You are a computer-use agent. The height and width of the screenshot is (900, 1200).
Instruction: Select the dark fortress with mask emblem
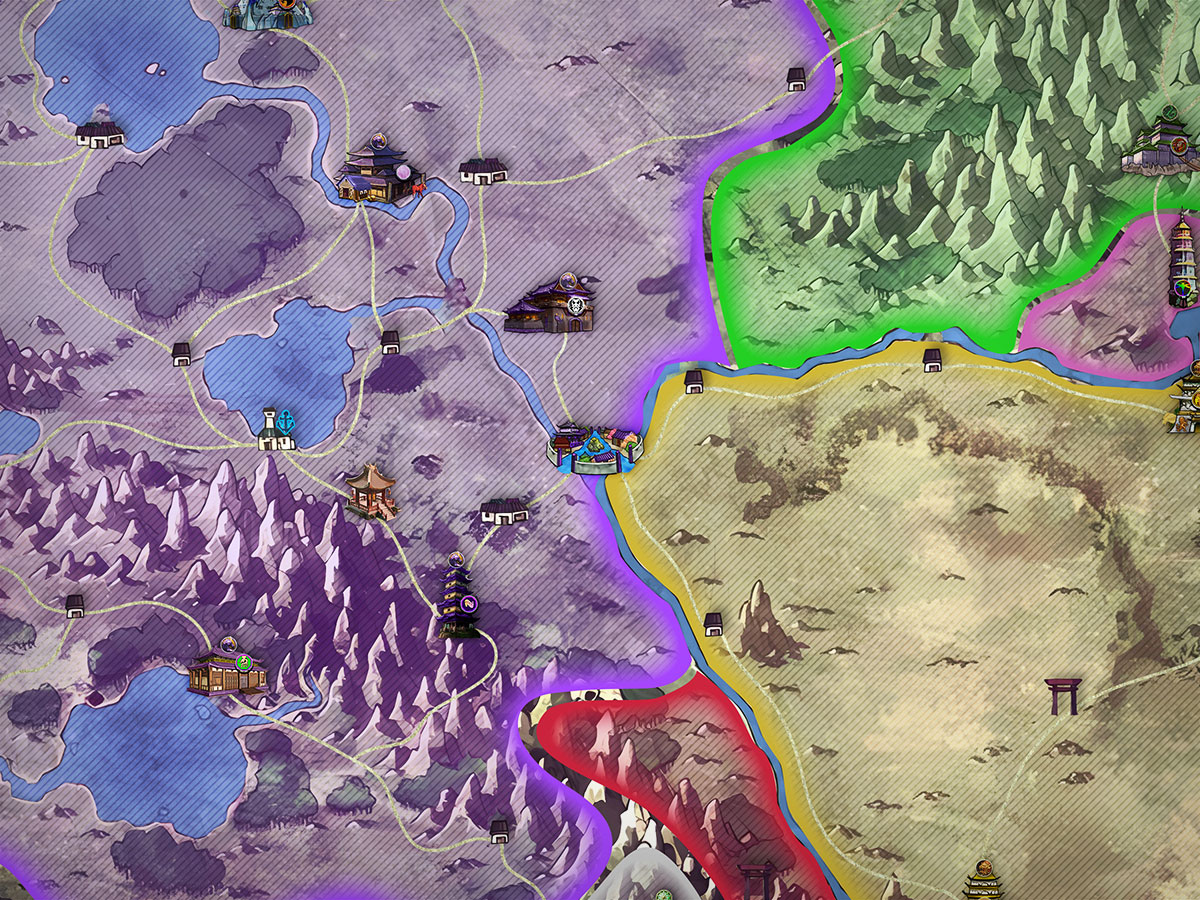[552, 305]
